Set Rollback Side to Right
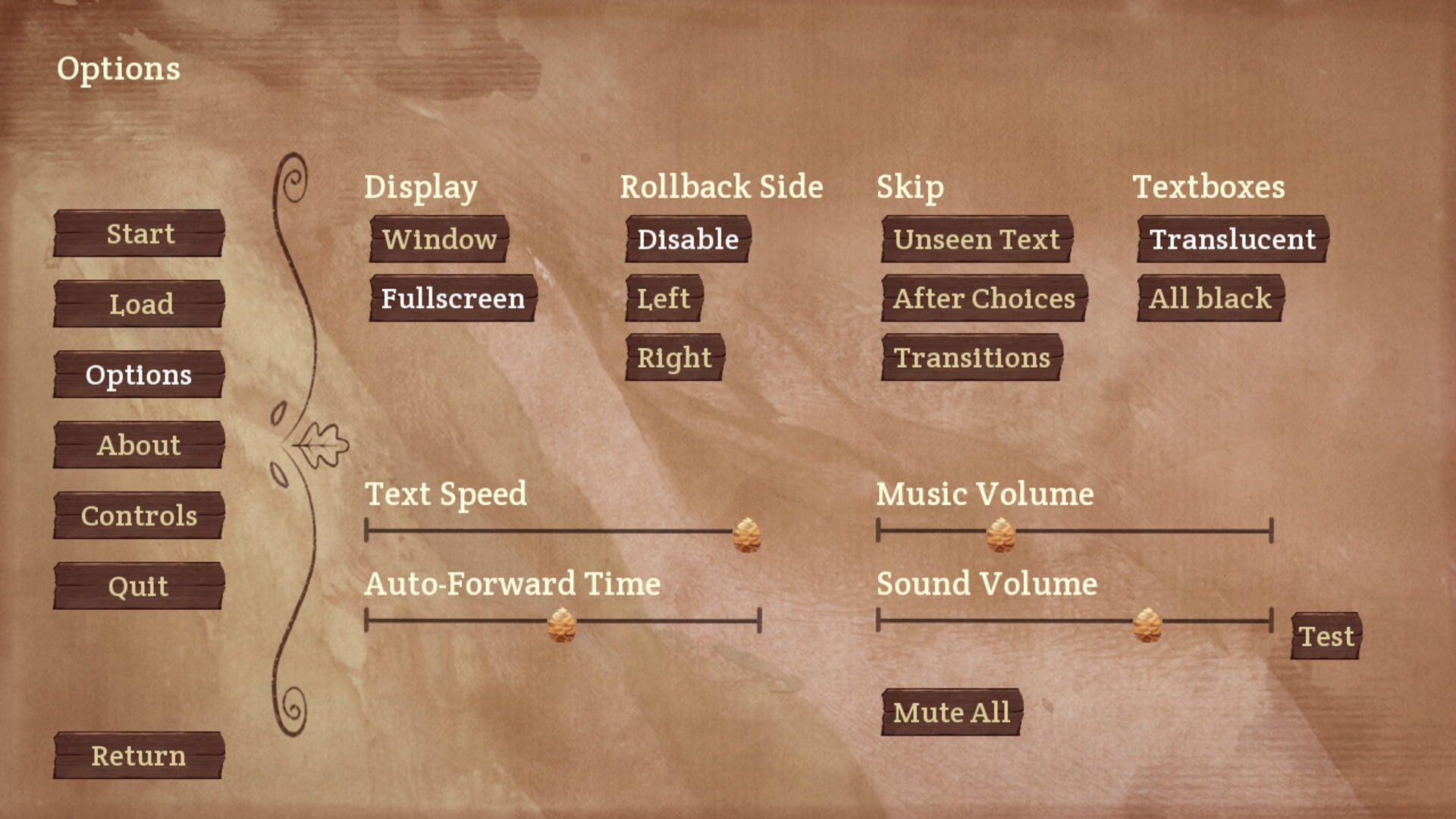 click(673, 356)
